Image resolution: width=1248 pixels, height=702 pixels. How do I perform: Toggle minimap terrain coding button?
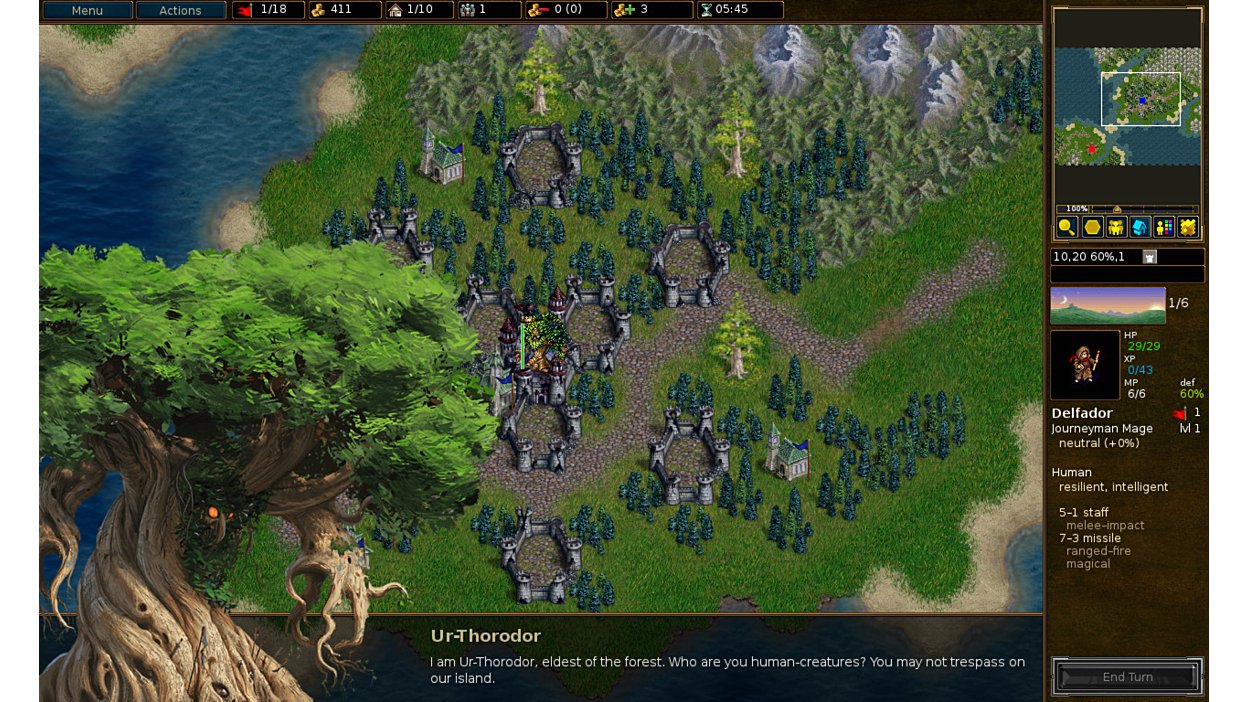point(1188,227)
